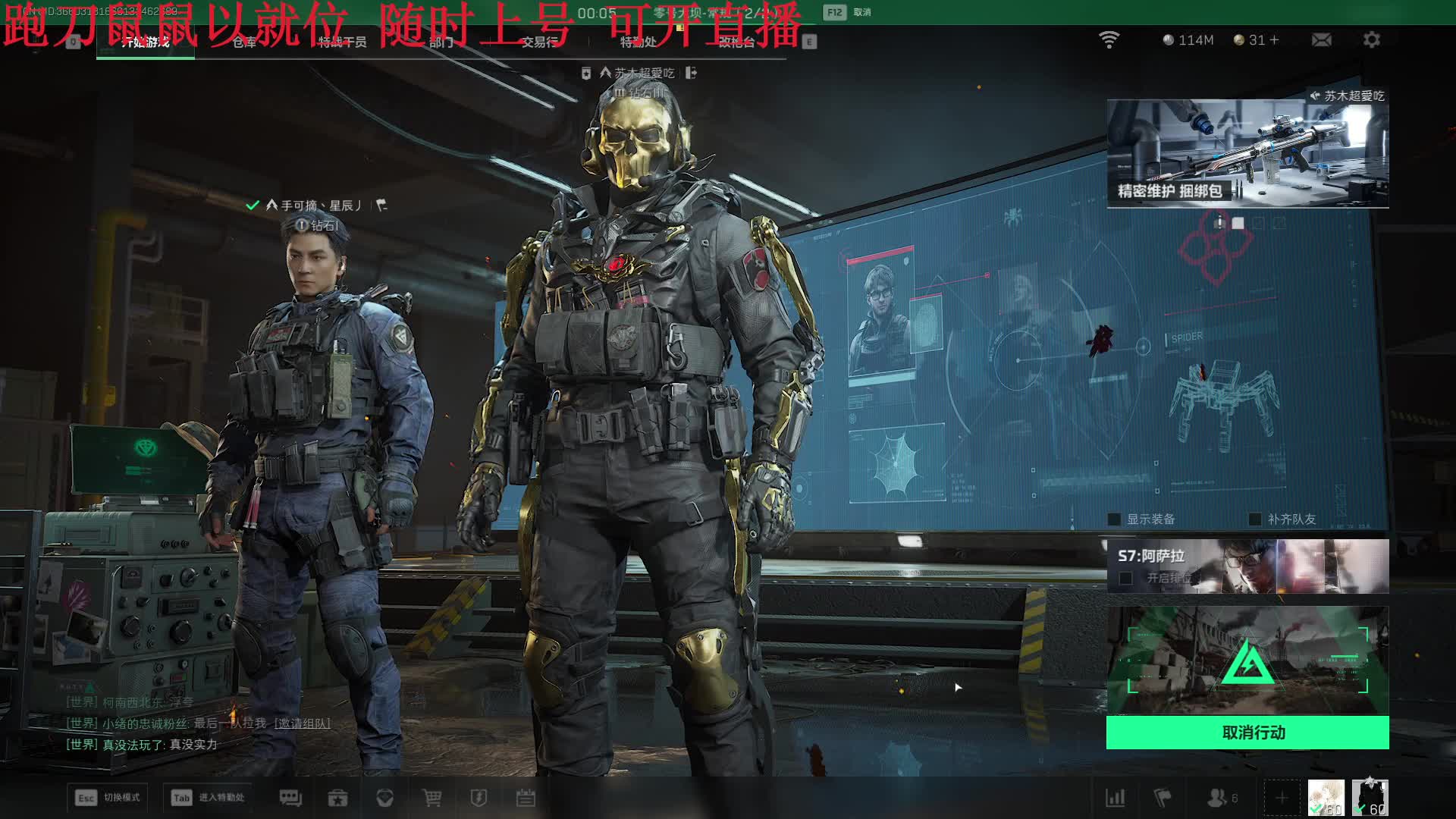Open the 特勤处 tab
The width and height of the screenshot is (1456, 819).
(x=638, y=42)
